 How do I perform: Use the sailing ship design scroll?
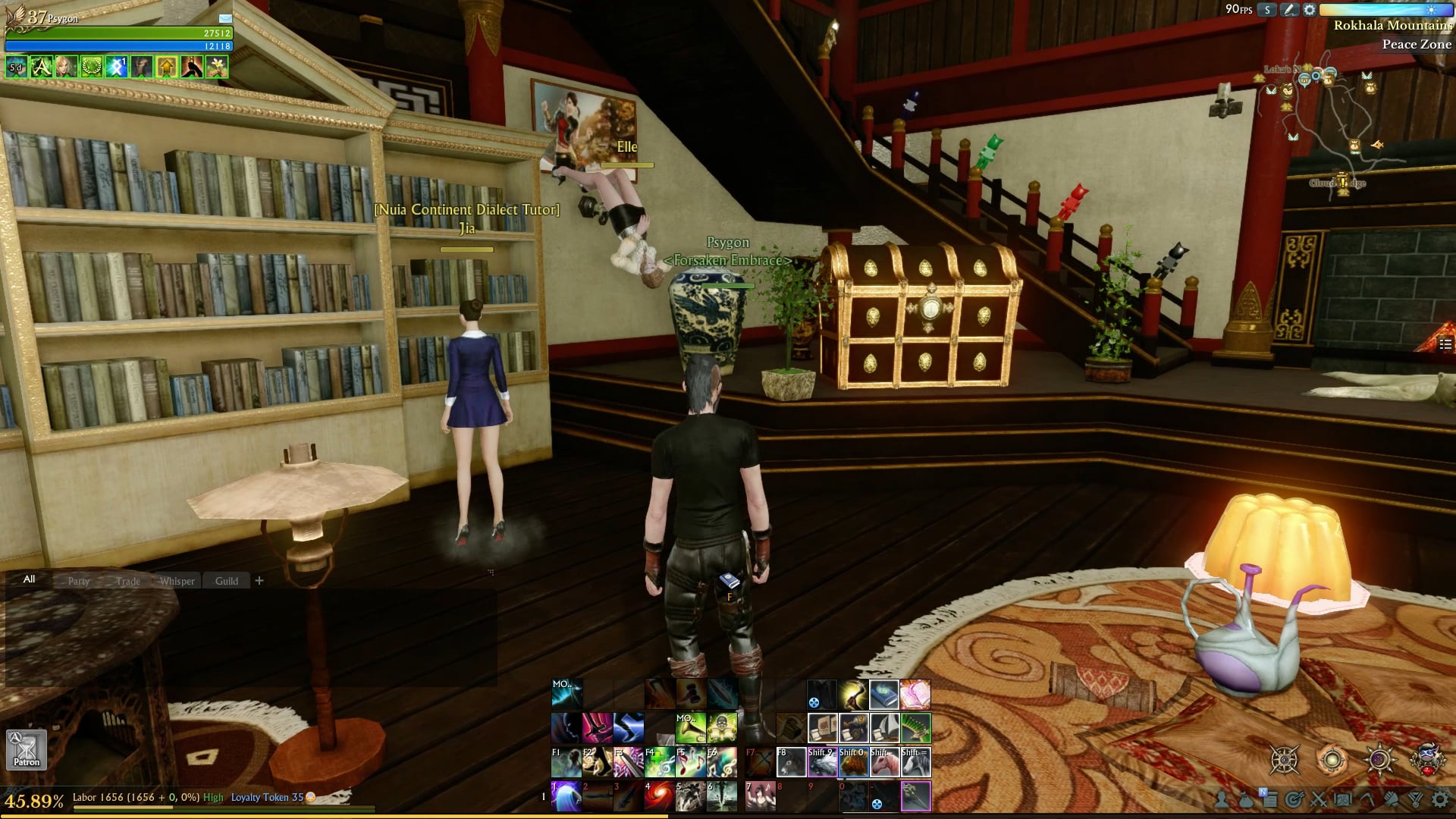click(884, 728)
